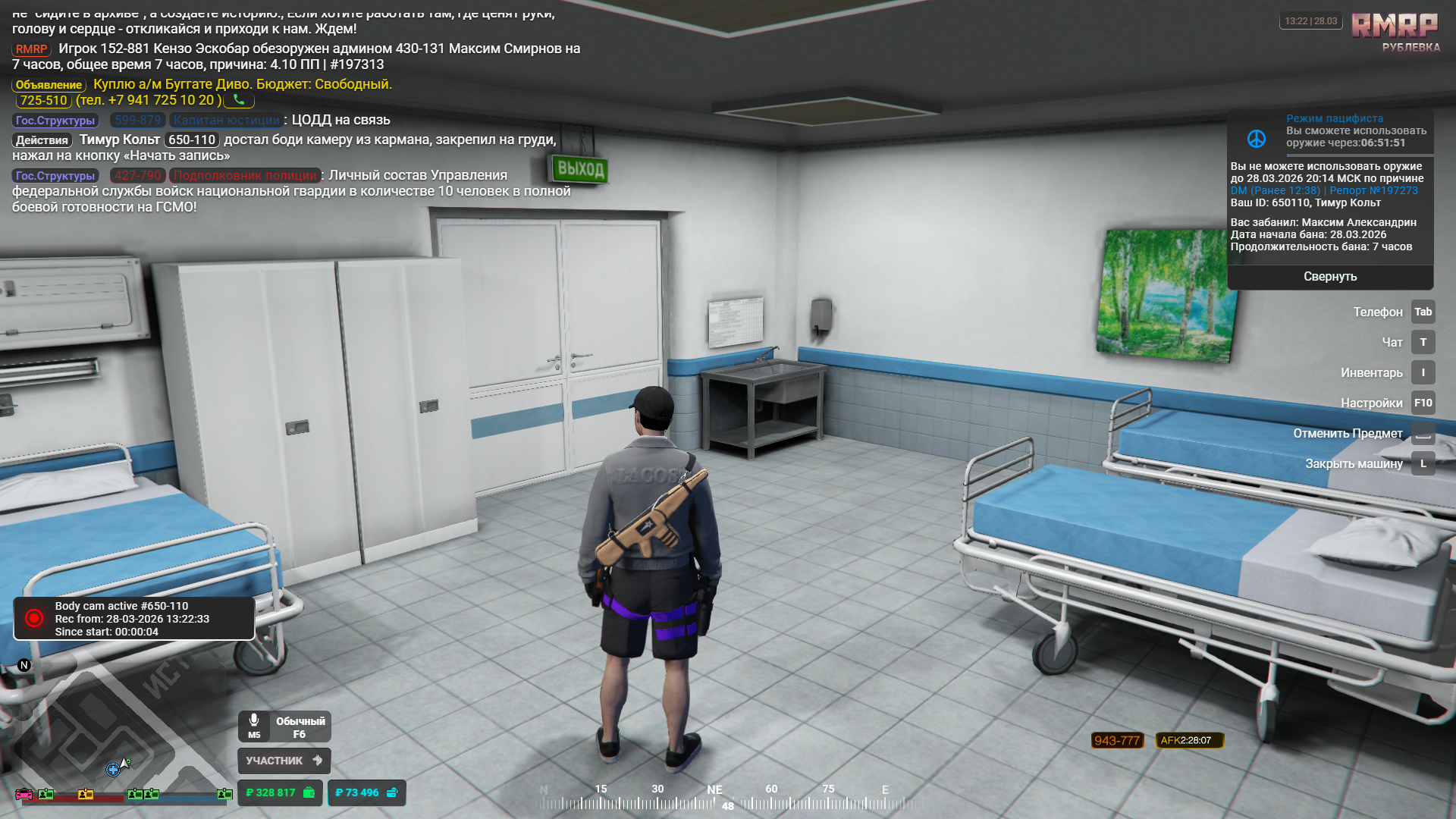Click the 650-110 ID next to Тимур Кольт

coord(192,140)
